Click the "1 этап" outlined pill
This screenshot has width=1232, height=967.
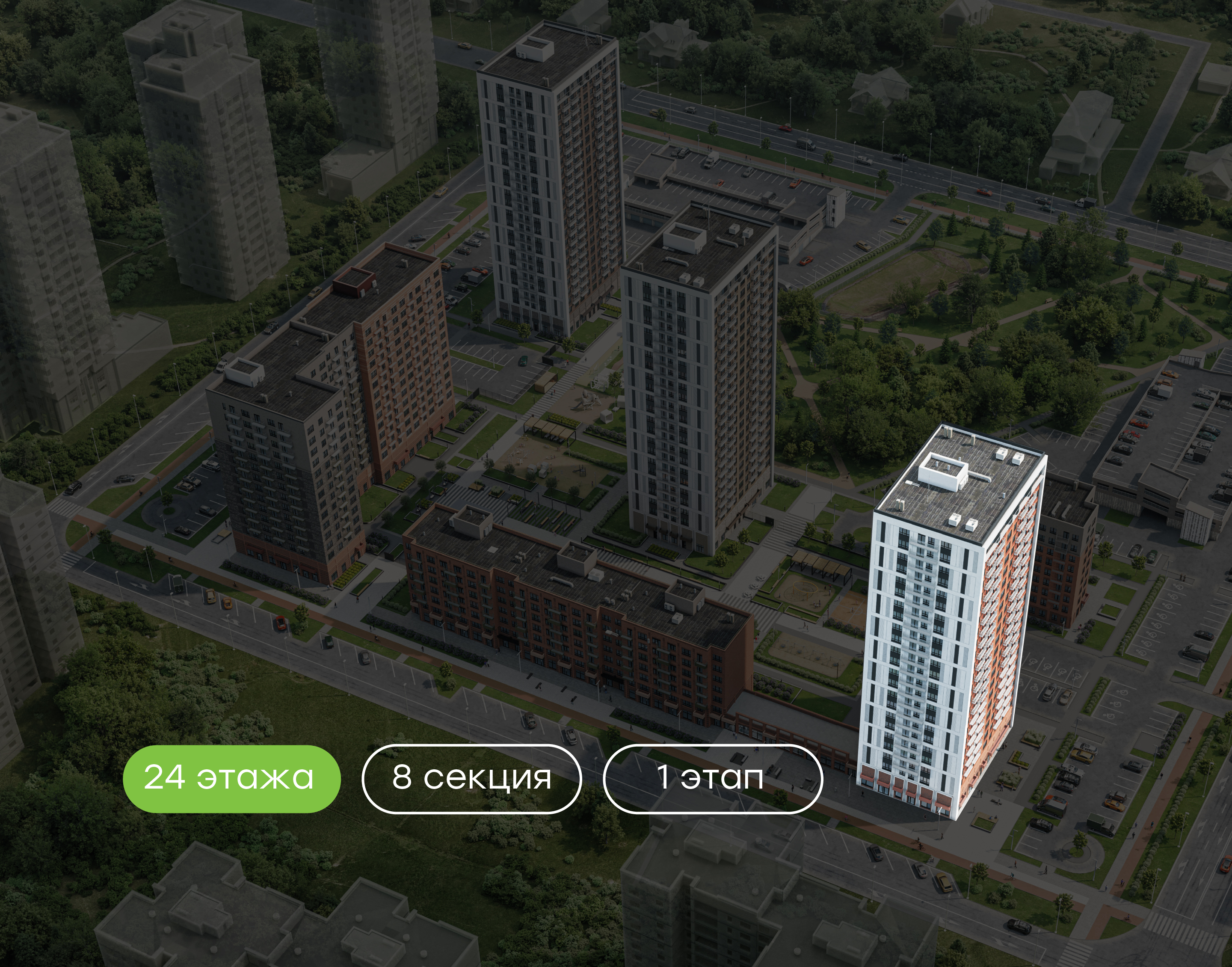click(x=712, y=778)
